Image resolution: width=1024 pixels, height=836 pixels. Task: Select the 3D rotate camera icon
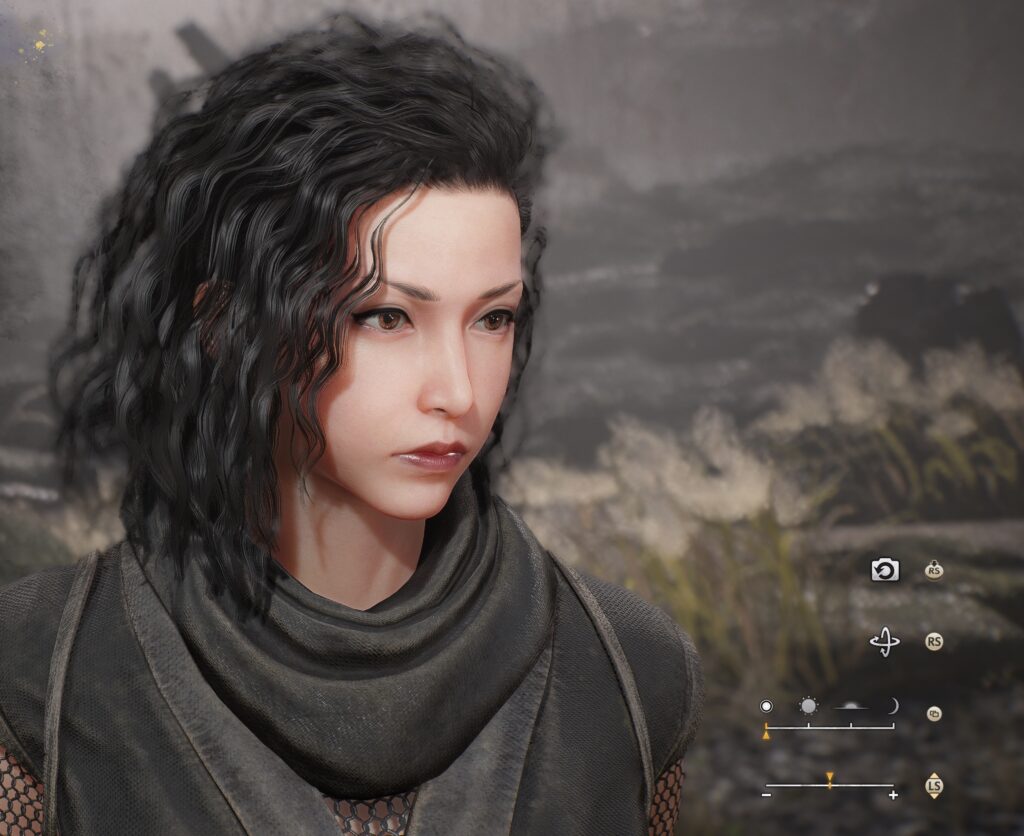click(885, 642)
